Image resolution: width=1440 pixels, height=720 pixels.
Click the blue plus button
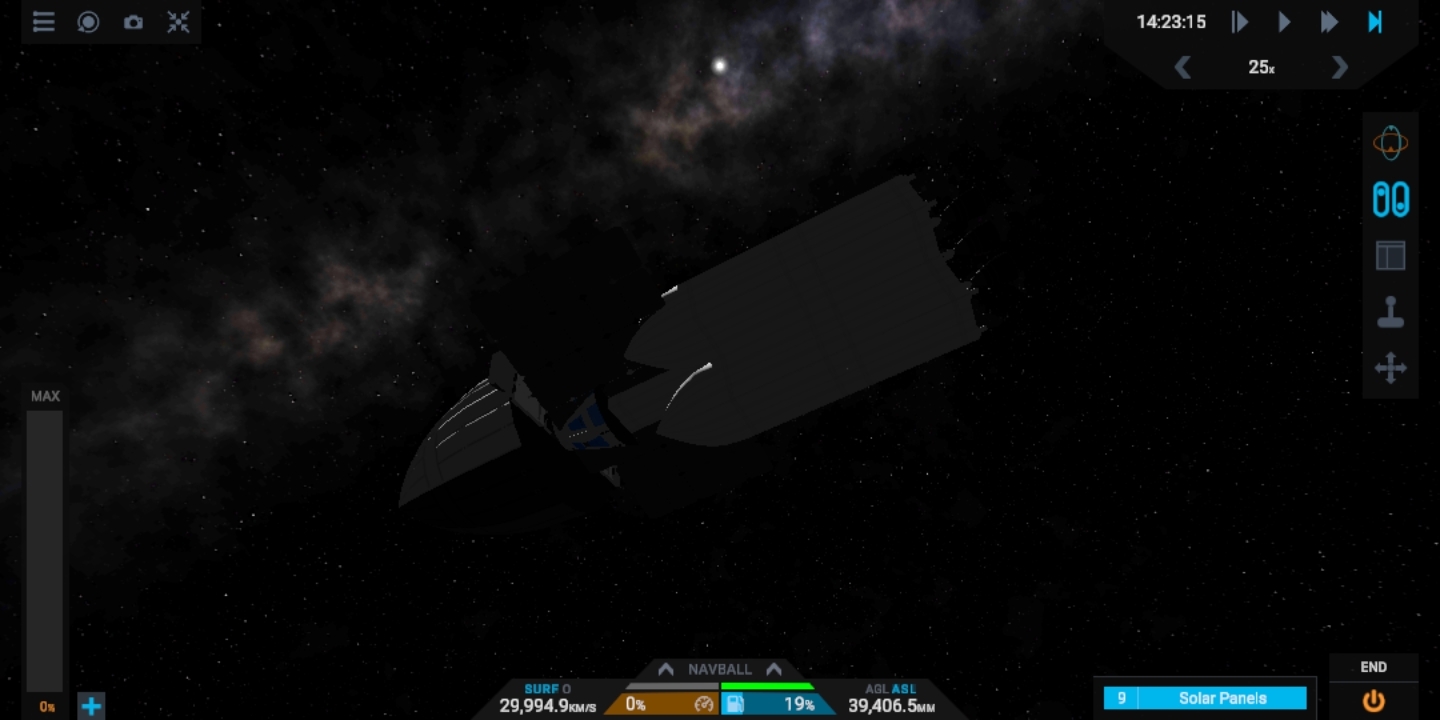click(x=91, y=706)
